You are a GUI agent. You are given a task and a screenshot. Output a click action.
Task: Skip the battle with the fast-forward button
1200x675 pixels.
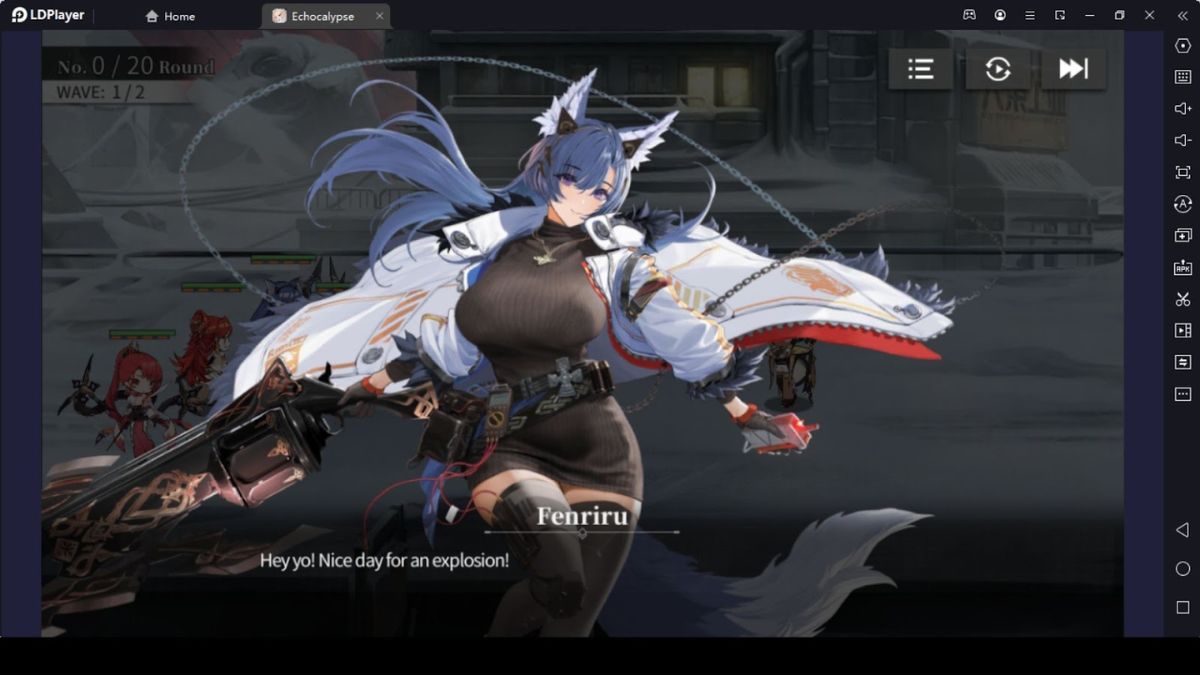[1073, 69]
